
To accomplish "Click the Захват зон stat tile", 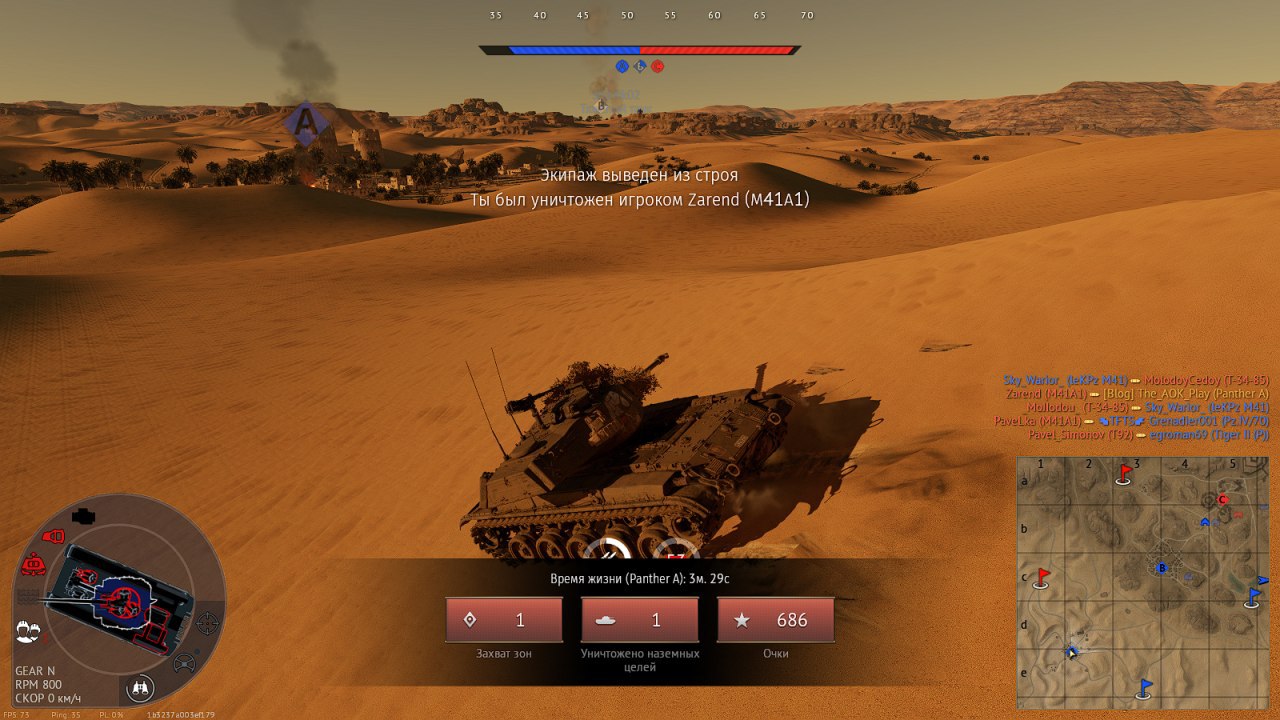I will tap(504, 620).
